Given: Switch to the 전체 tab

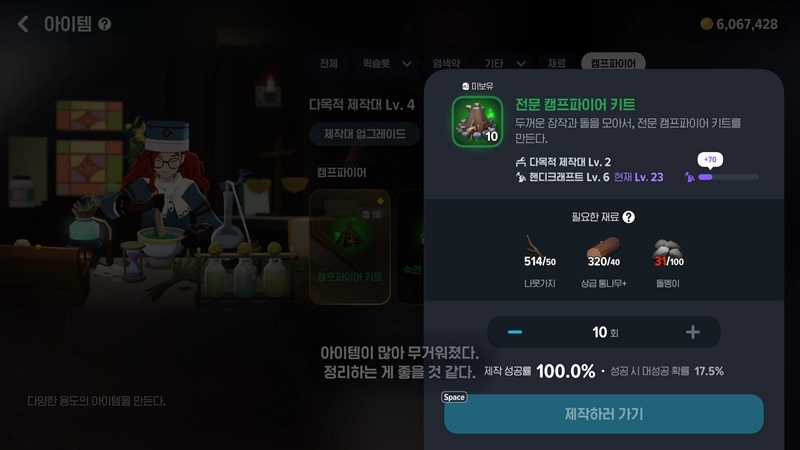Looking at the screenshot, I should 329,63.
